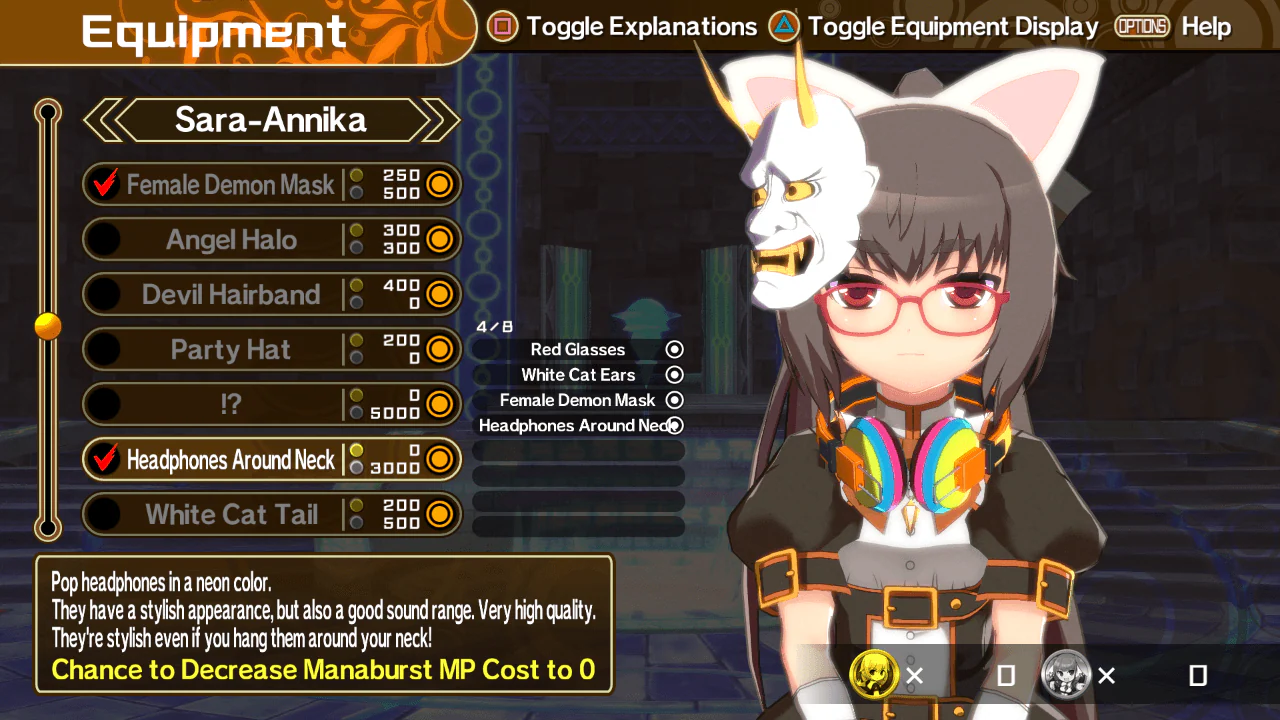Select the radio indicator next to Red Glasses

tap(673, 349)
